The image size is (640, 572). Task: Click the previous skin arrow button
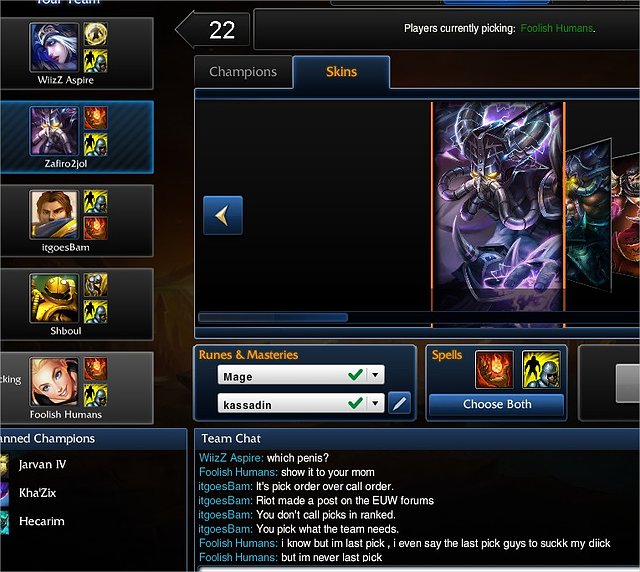click(223, 215)
